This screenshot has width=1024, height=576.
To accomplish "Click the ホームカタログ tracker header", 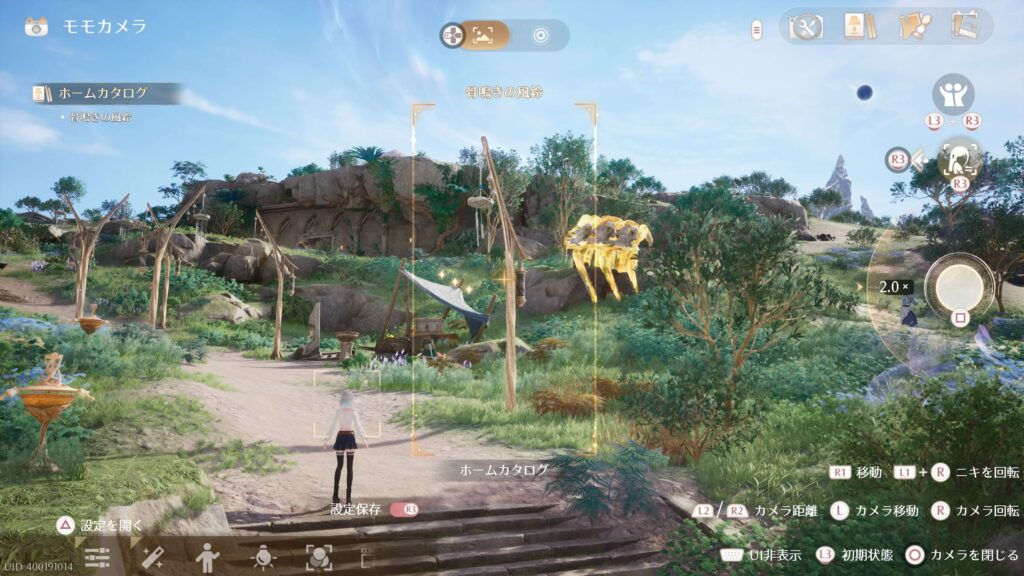I will (x=104, y=93).
